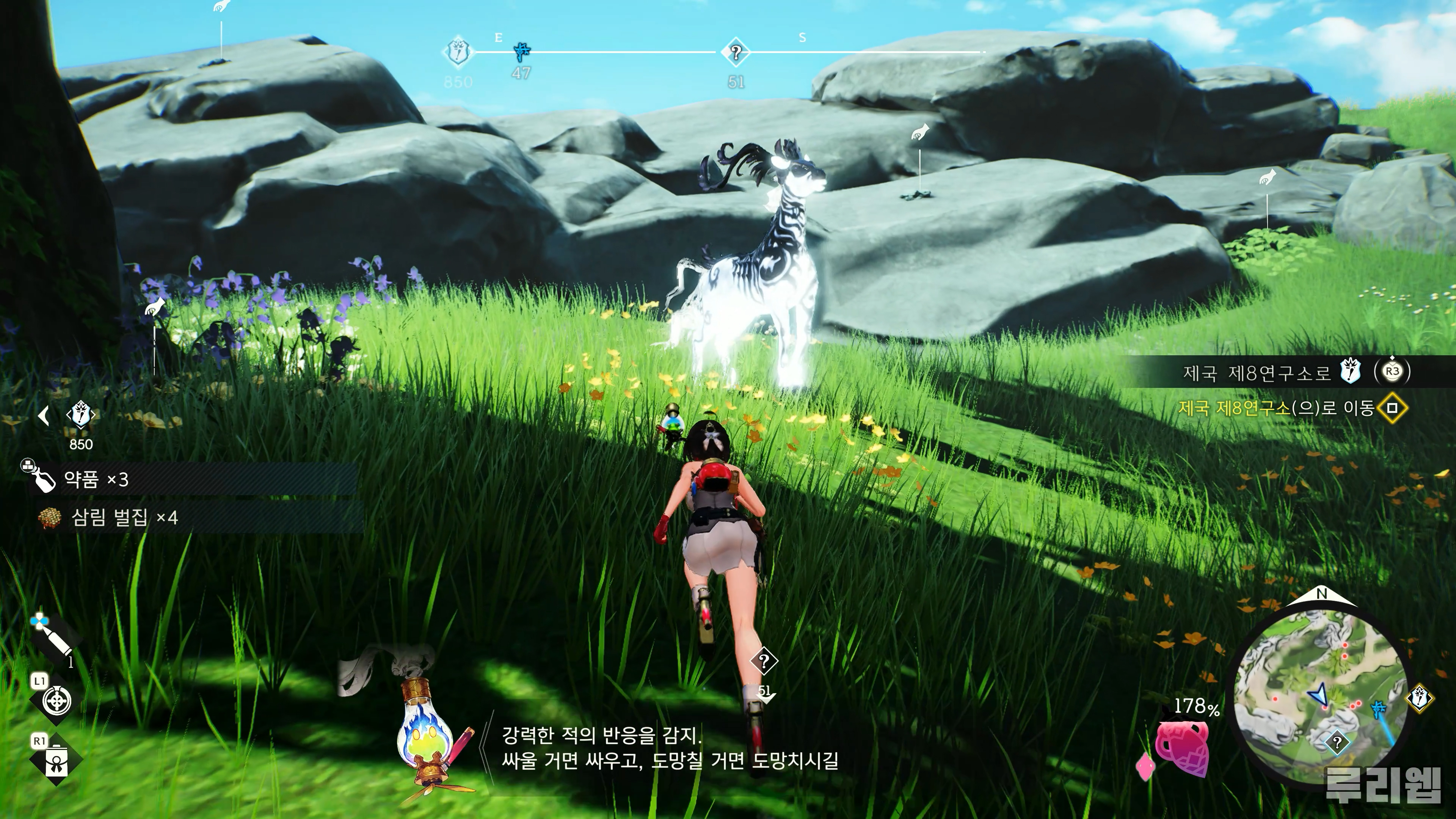Select the quest marker at minimap edge
Screen dimensions: 1456x819
point(1419,698)
